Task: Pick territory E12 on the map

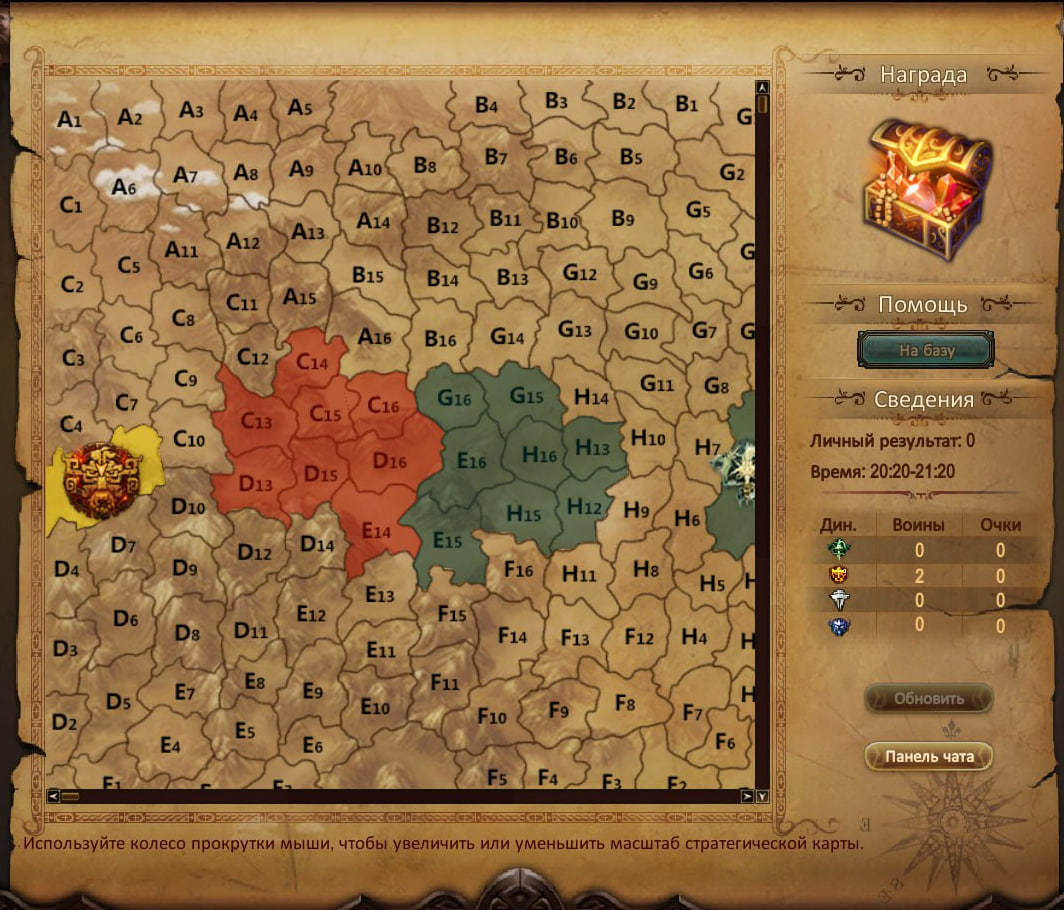Action: (311, 613)
